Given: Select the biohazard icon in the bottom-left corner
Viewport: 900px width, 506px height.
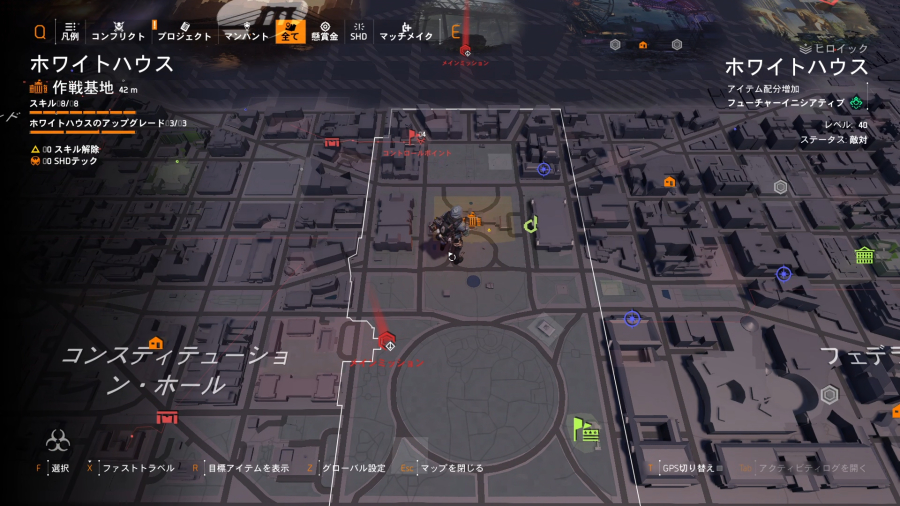Looking at the screenshot, I should coord(57,441).
